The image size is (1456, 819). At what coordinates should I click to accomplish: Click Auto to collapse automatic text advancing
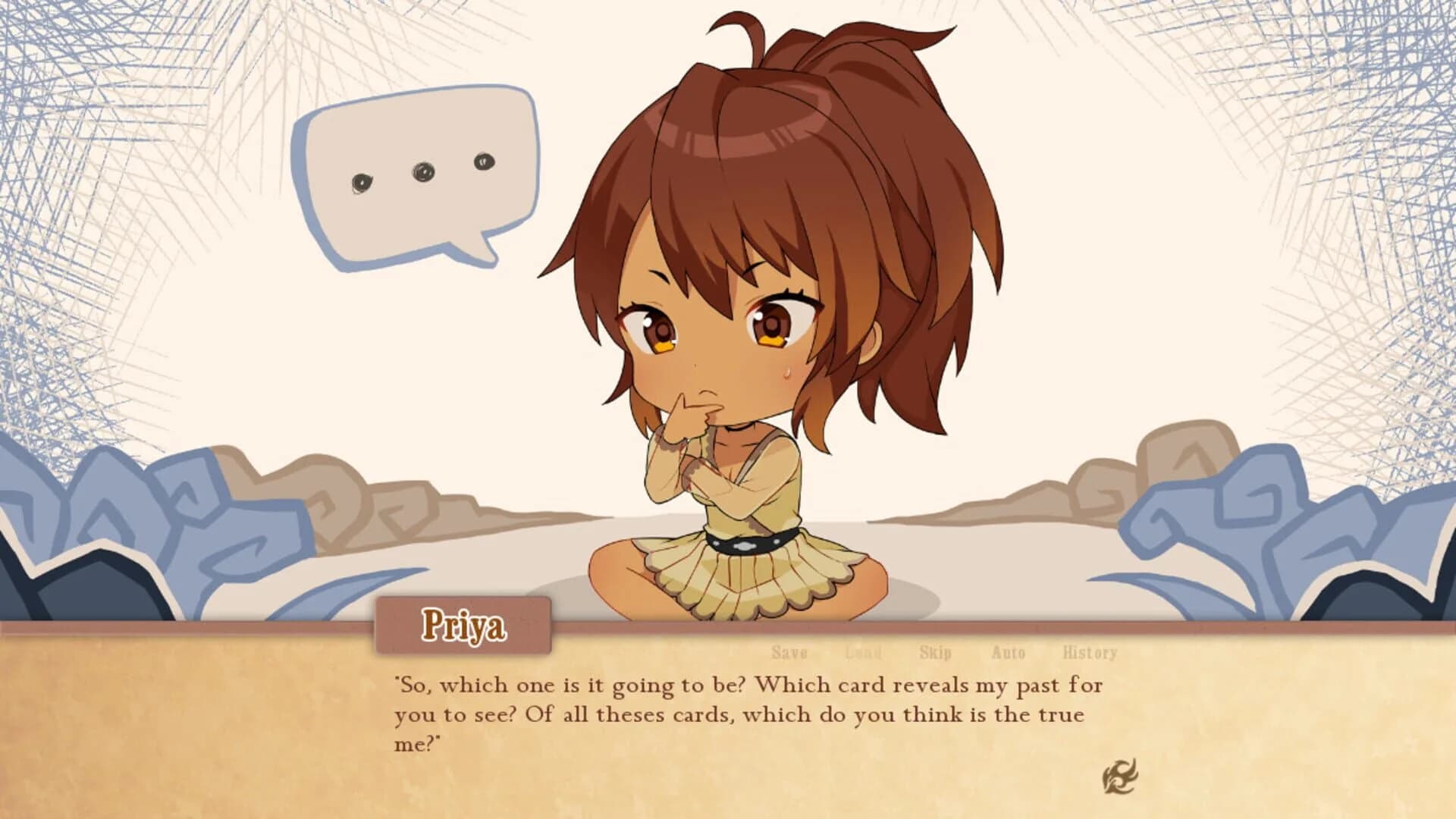(x=1009, y=652)
